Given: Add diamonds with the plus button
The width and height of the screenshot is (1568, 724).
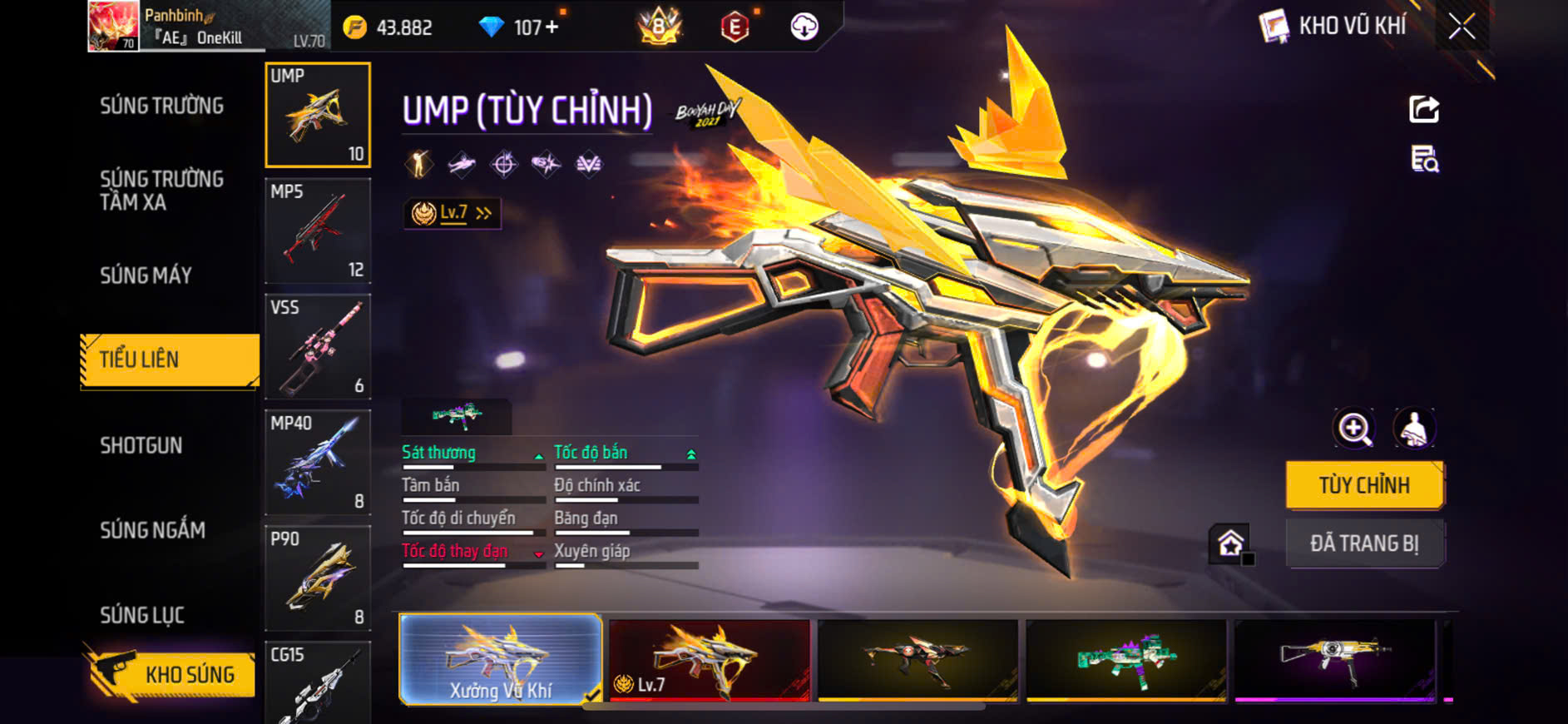Looking at the screenshot, I should [x=552, y=27].
